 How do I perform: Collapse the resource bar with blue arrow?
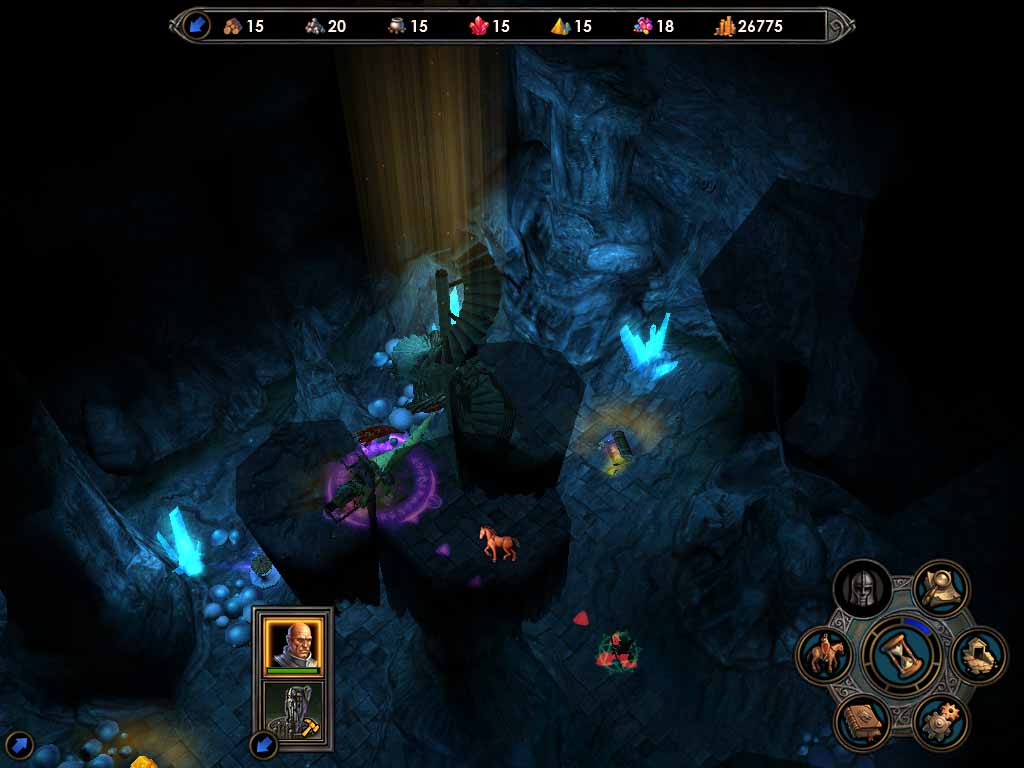[x=197, y=25]
